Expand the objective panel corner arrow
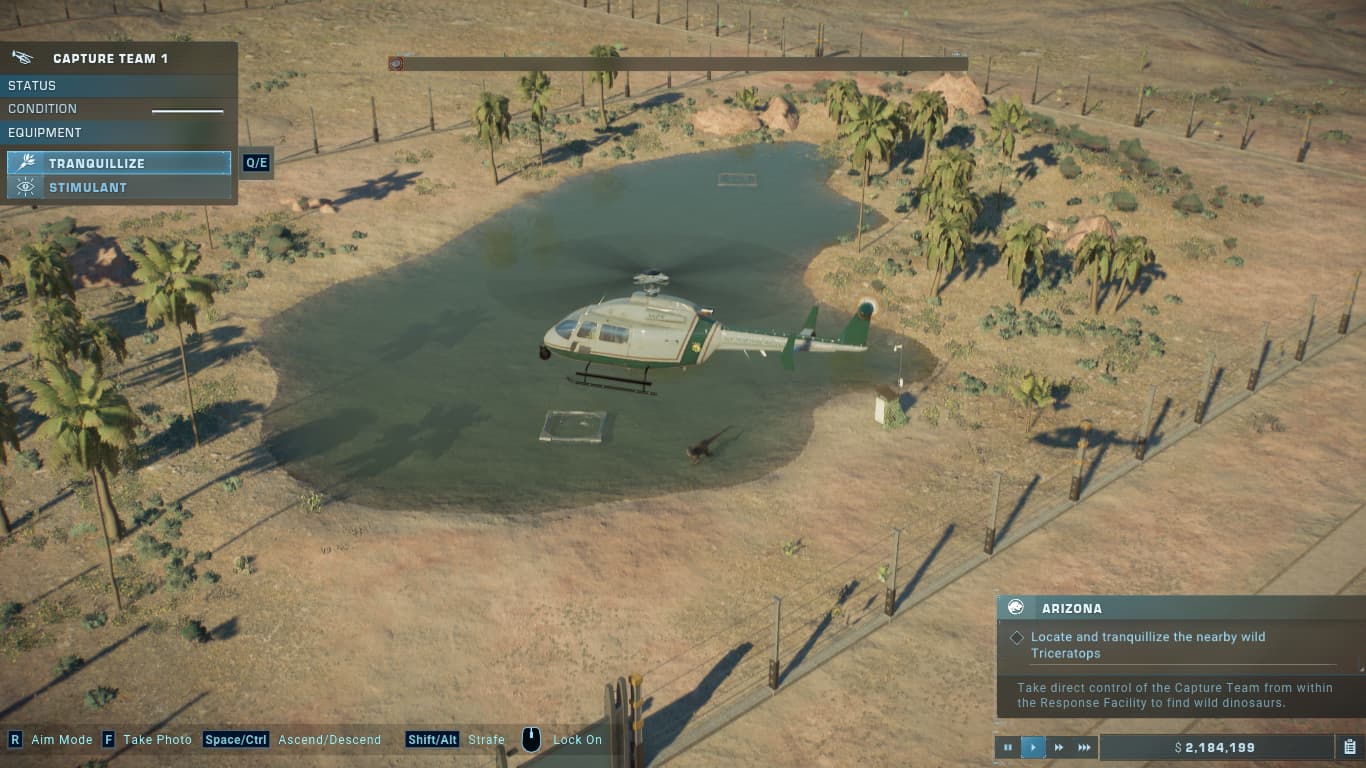1366x768 pixels. 1360,668
